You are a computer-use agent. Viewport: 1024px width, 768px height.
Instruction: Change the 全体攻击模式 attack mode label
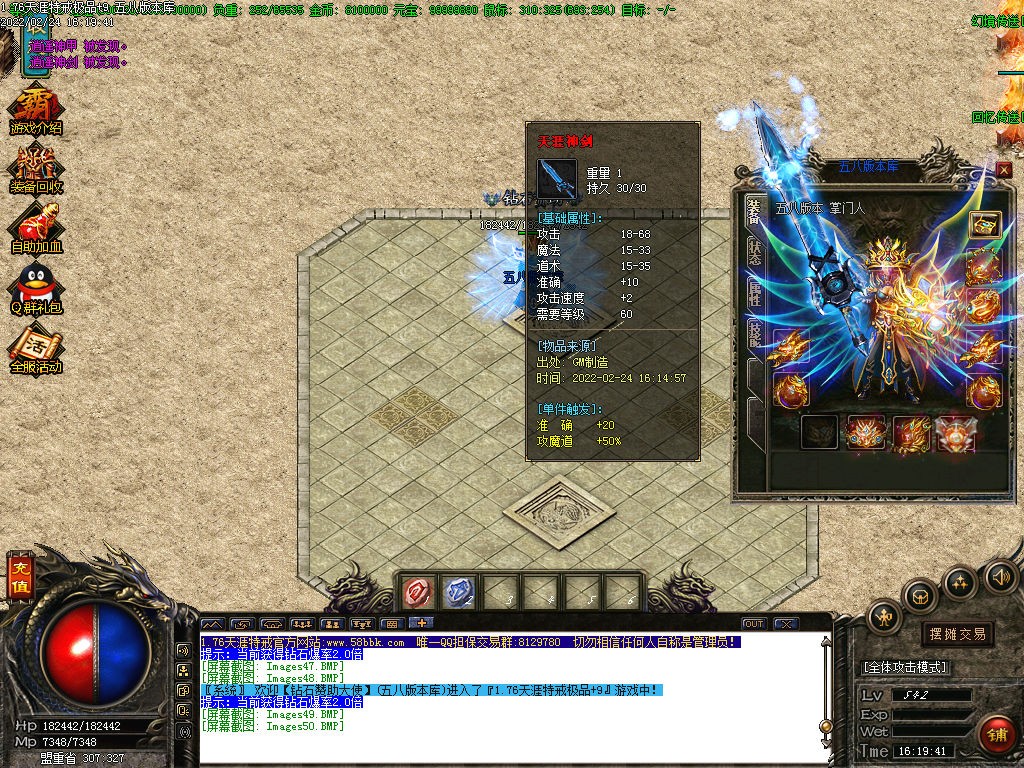click(905, 667)
